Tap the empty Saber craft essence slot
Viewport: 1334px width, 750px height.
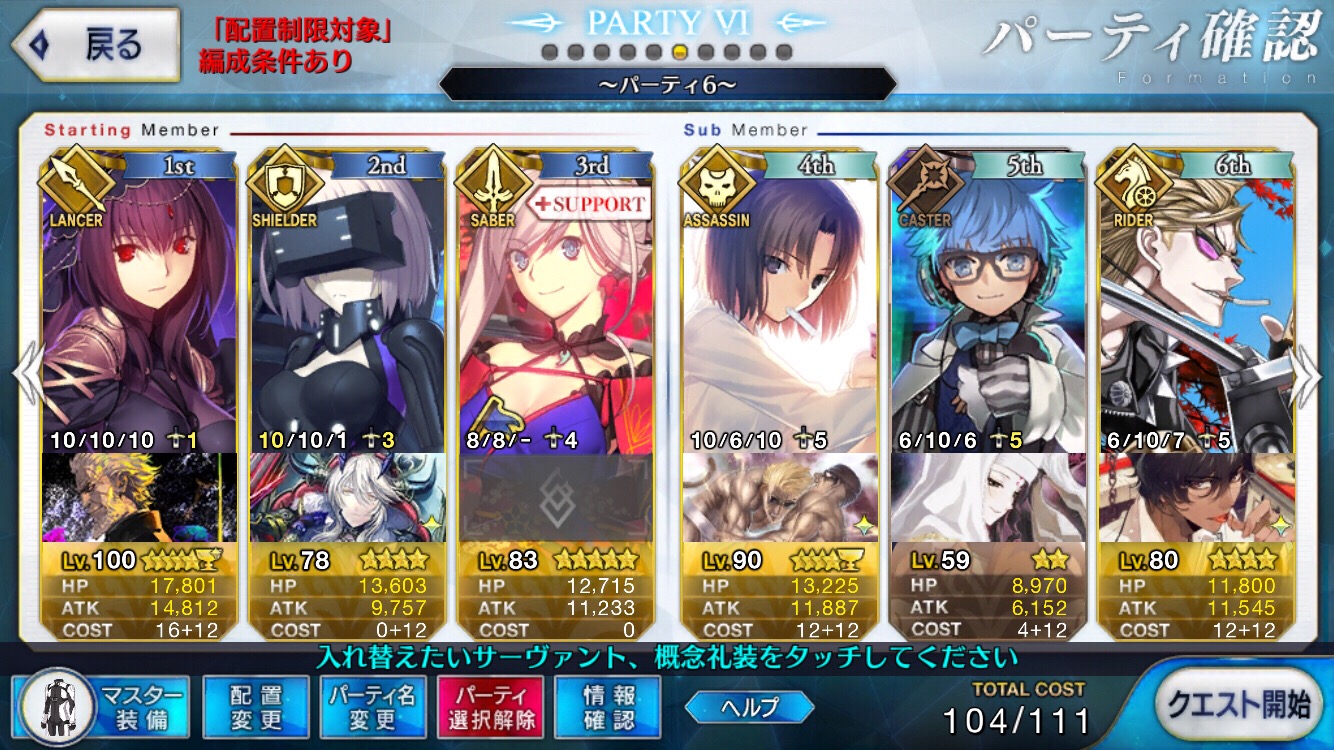(556, 497)
